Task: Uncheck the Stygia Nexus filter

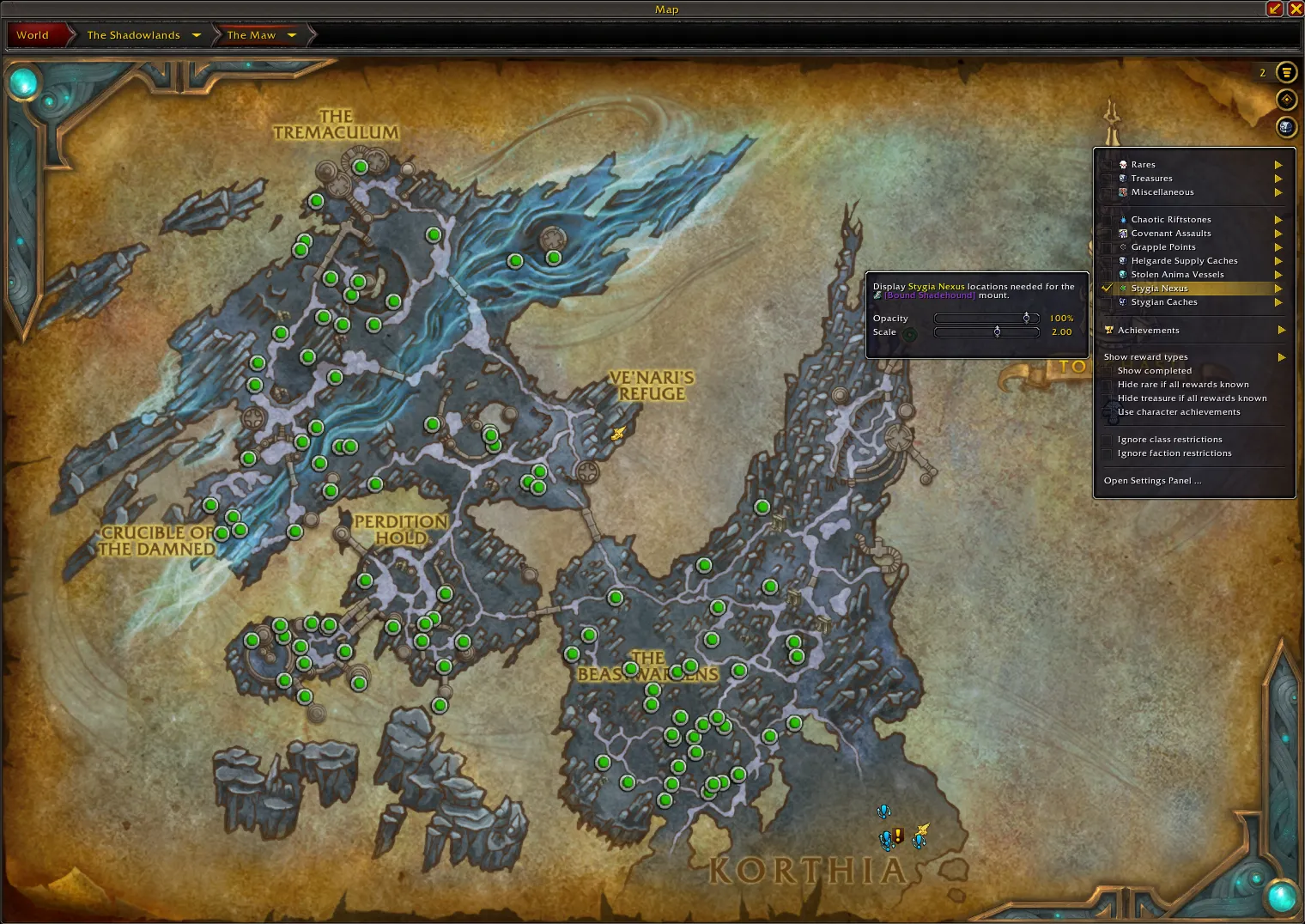Action: point(1159,289)
